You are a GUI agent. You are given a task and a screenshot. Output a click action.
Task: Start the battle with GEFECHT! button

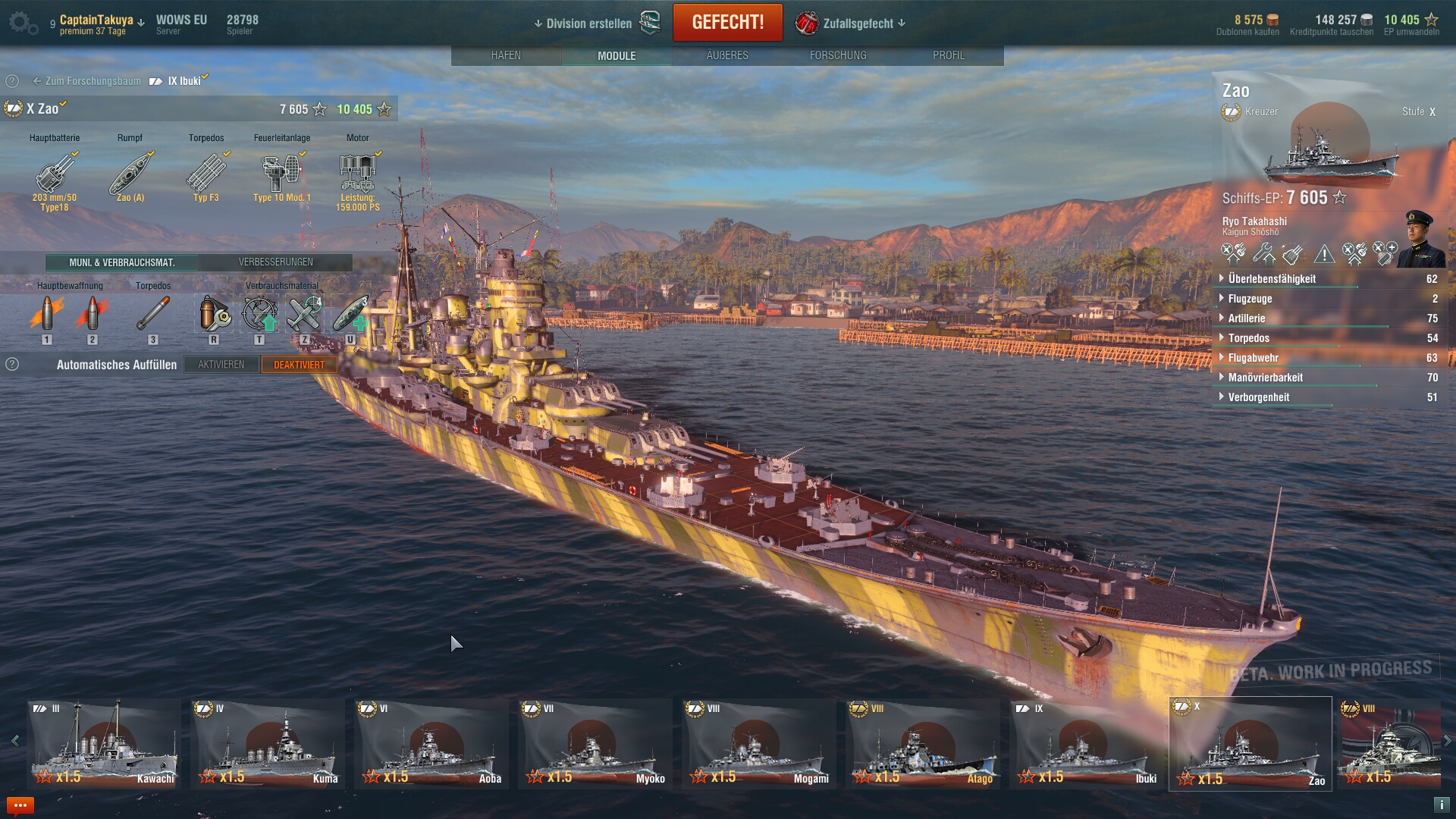[727, 23]
